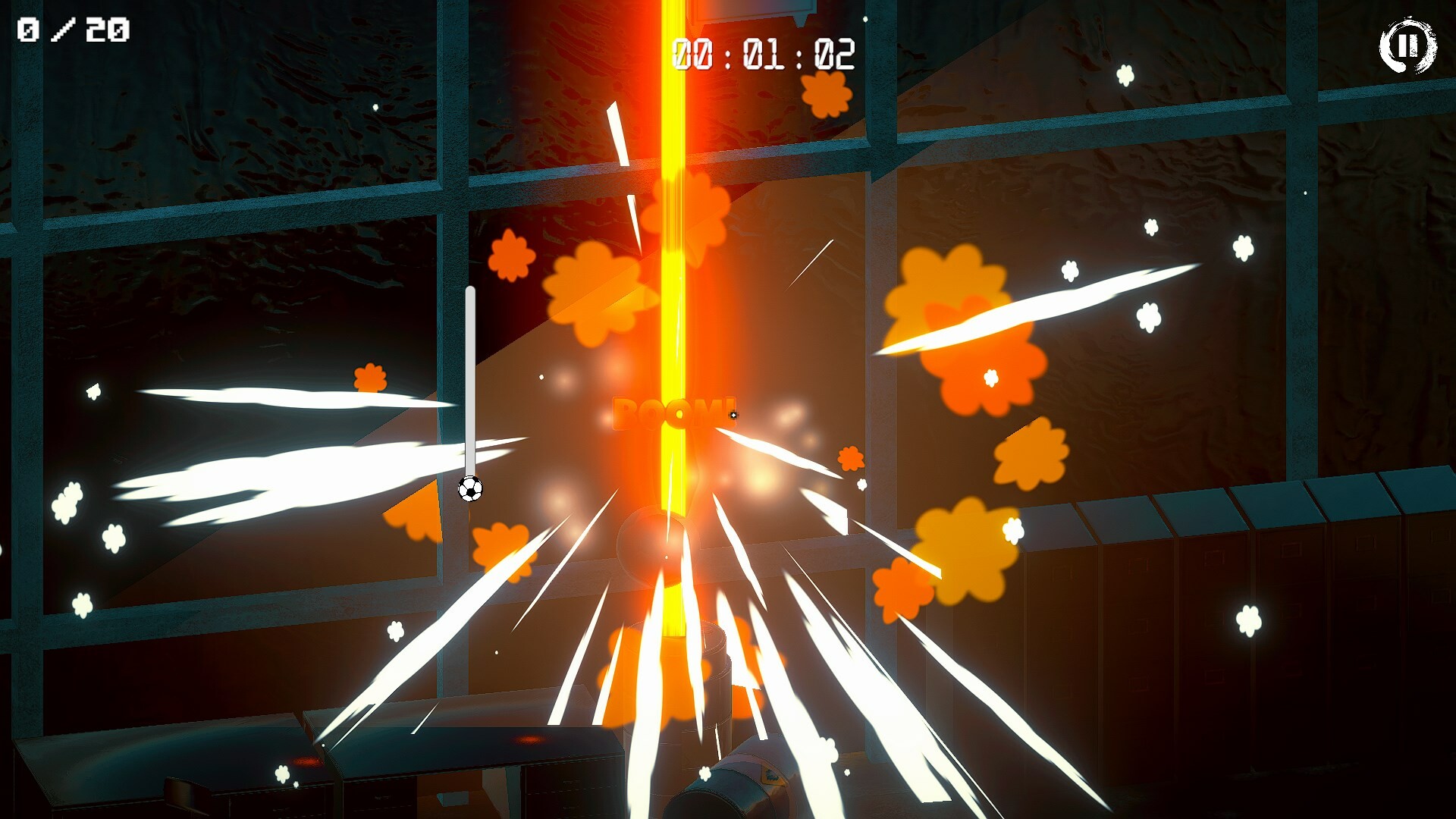Select the soccer ball on screen
This screenshot has width=1456, height=819.
click(471, 490)
